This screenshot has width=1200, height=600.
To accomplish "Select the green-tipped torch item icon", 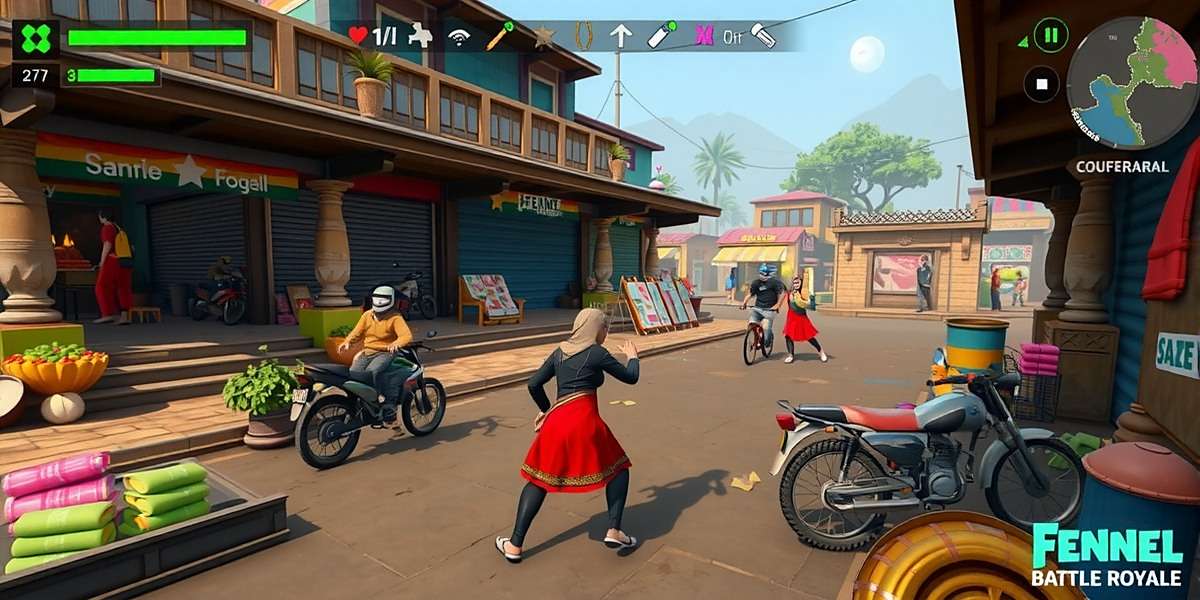I will click(499, 36).
